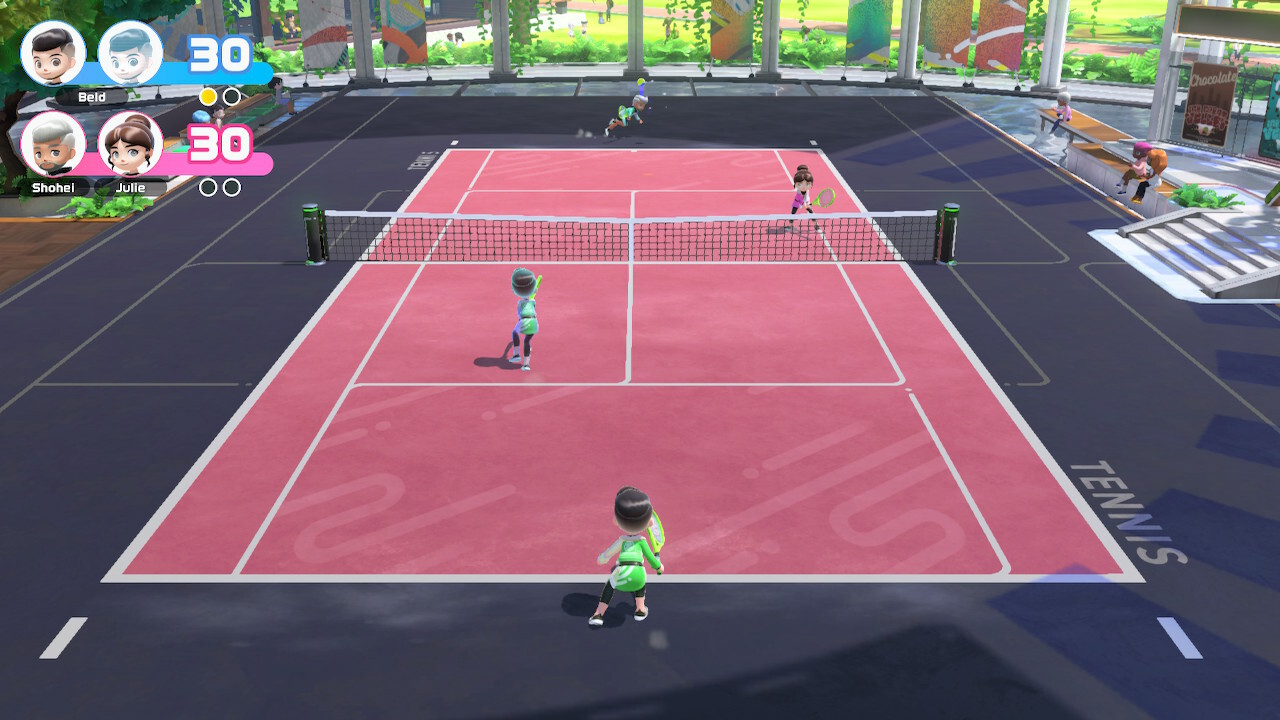This screenshot has width=1280, height=720.
Task: Select Beld's avatar portrait
Action: point(55,55)
